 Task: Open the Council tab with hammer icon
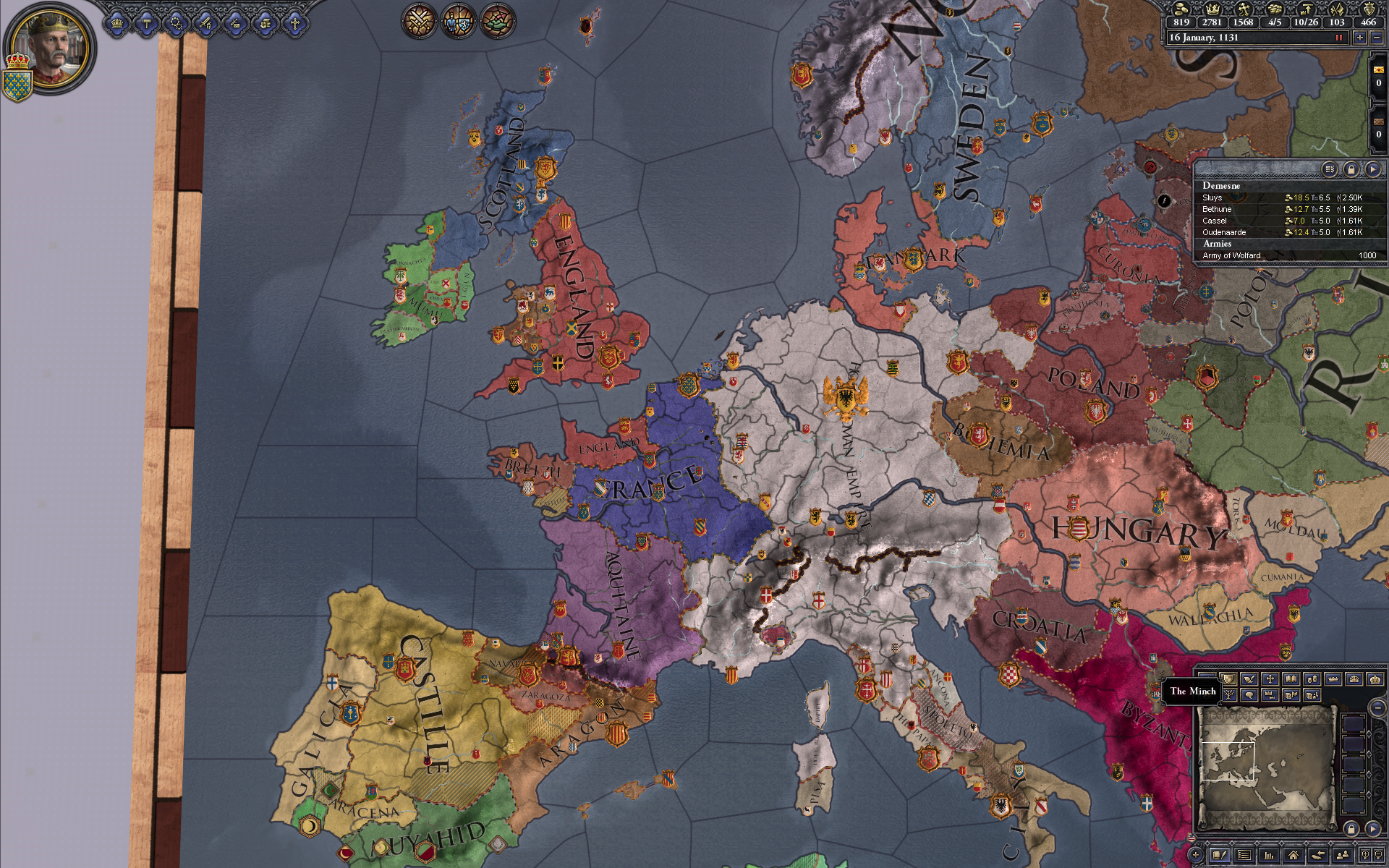tap(146, 24)
